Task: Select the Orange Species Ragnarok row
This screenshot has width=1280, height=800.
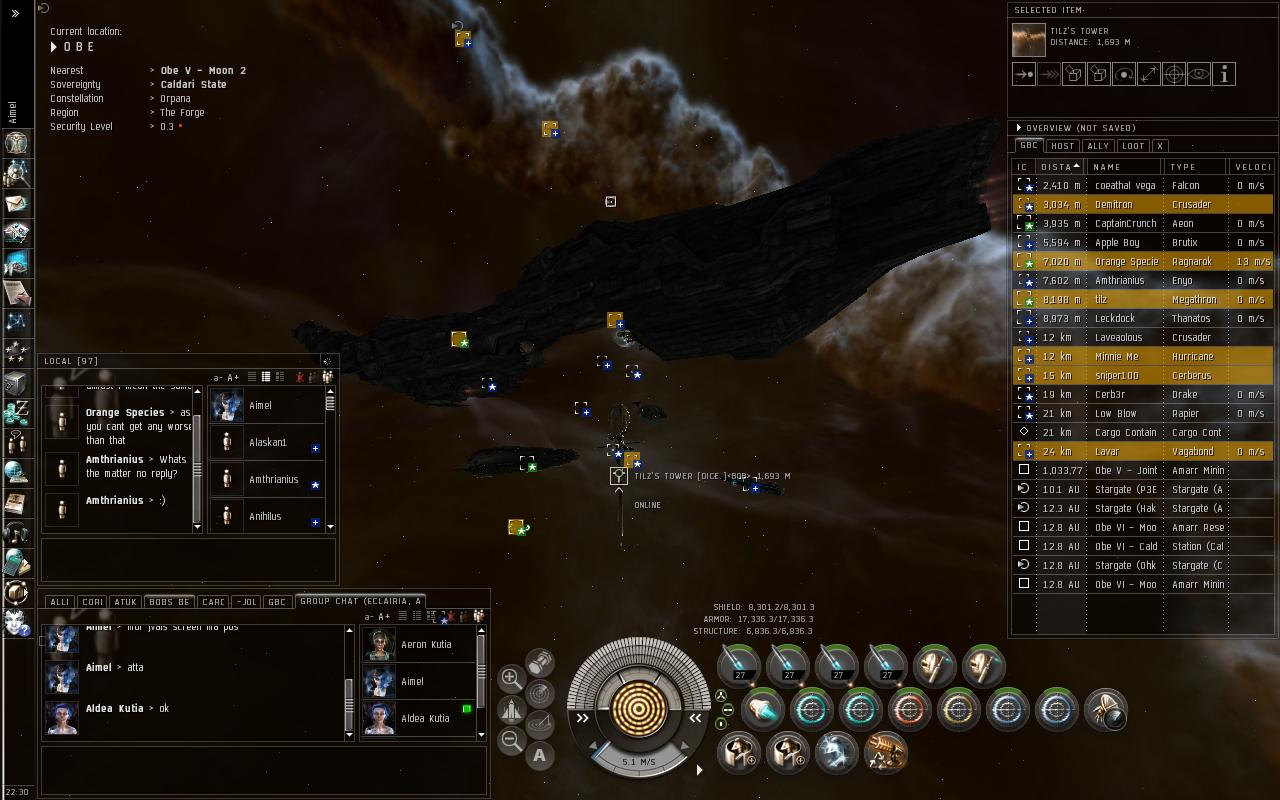Action: click(x=1124, y=261)
